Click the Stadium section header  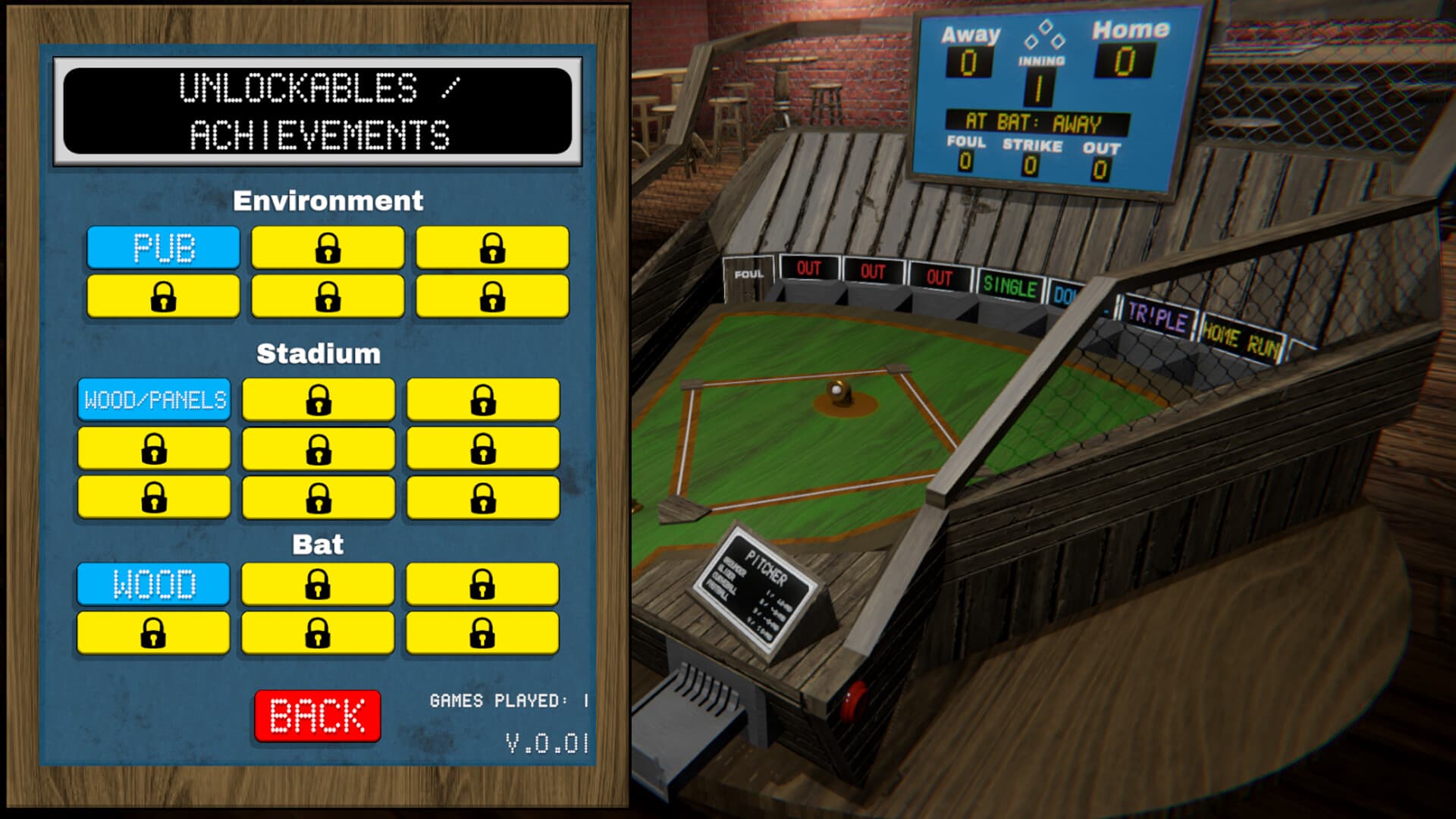click(x=319, y=352)
